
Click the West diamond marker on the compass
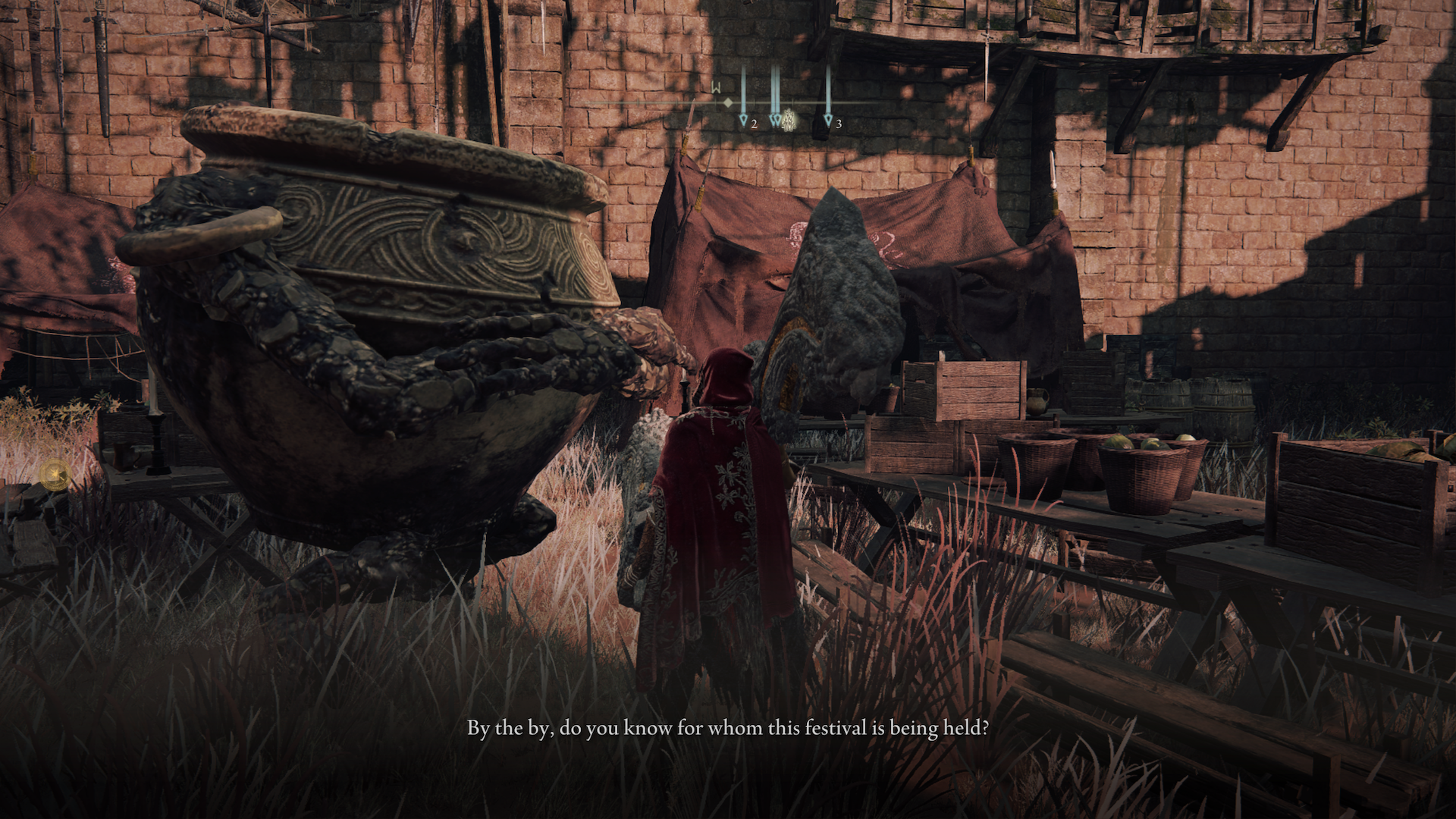(727, 102)
